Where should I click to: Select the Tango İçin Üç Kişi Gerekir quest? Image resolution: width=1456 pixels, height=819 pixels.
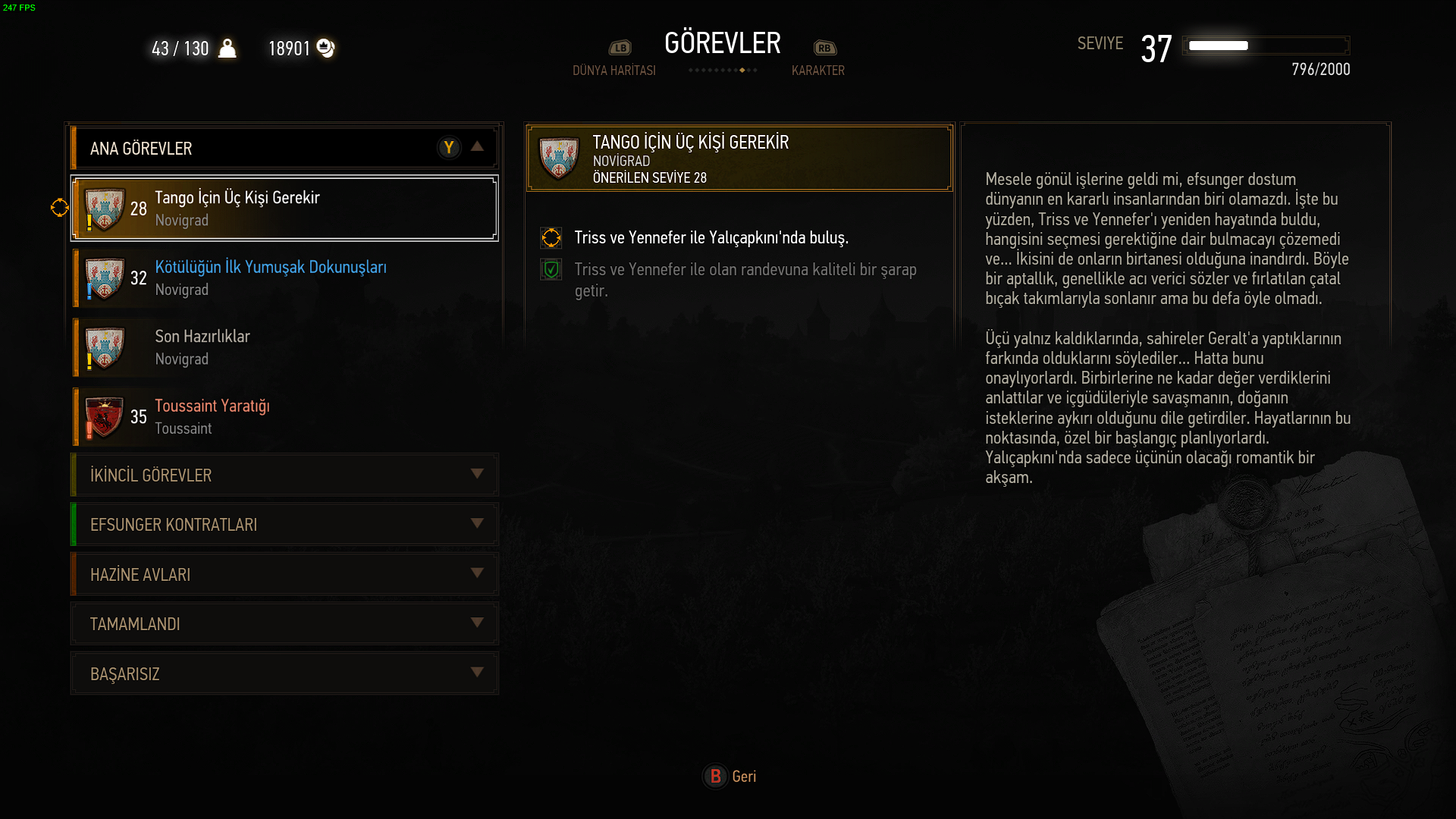click(284, 209)
